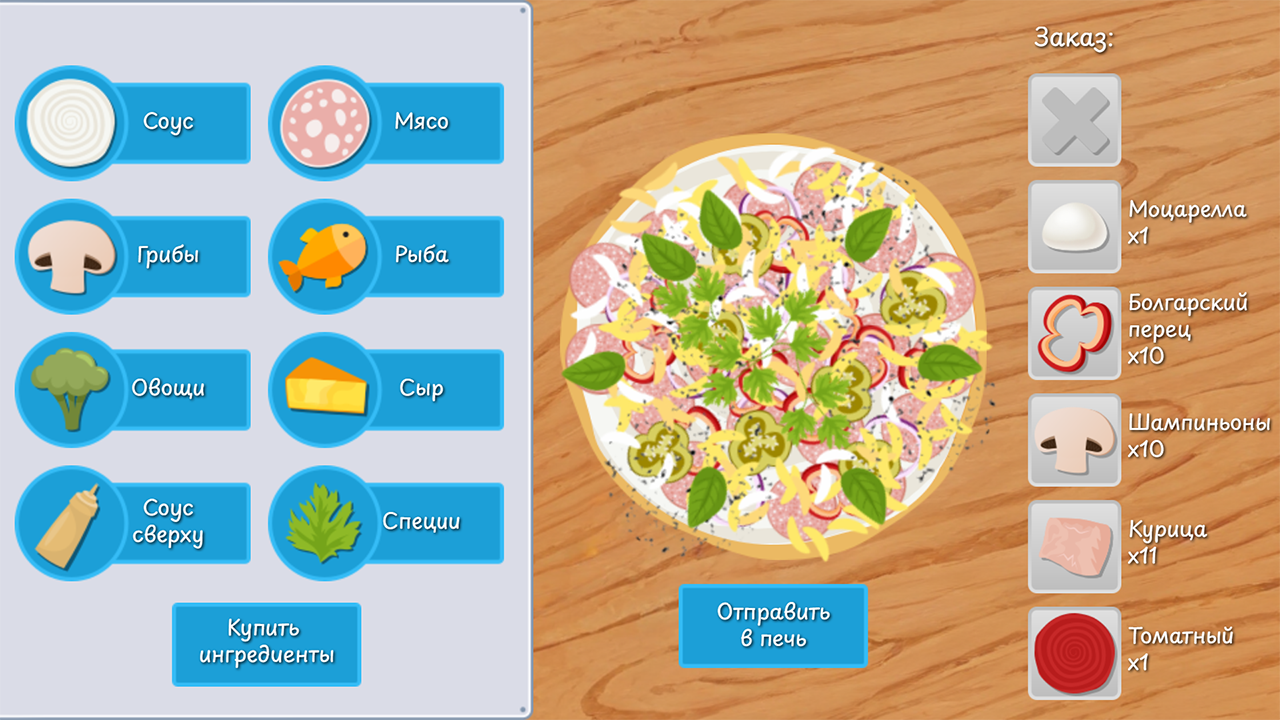Select the Моцарелла ingredient in the order
This screenshot has height=720, width=1280.
tap(1073, 226)
